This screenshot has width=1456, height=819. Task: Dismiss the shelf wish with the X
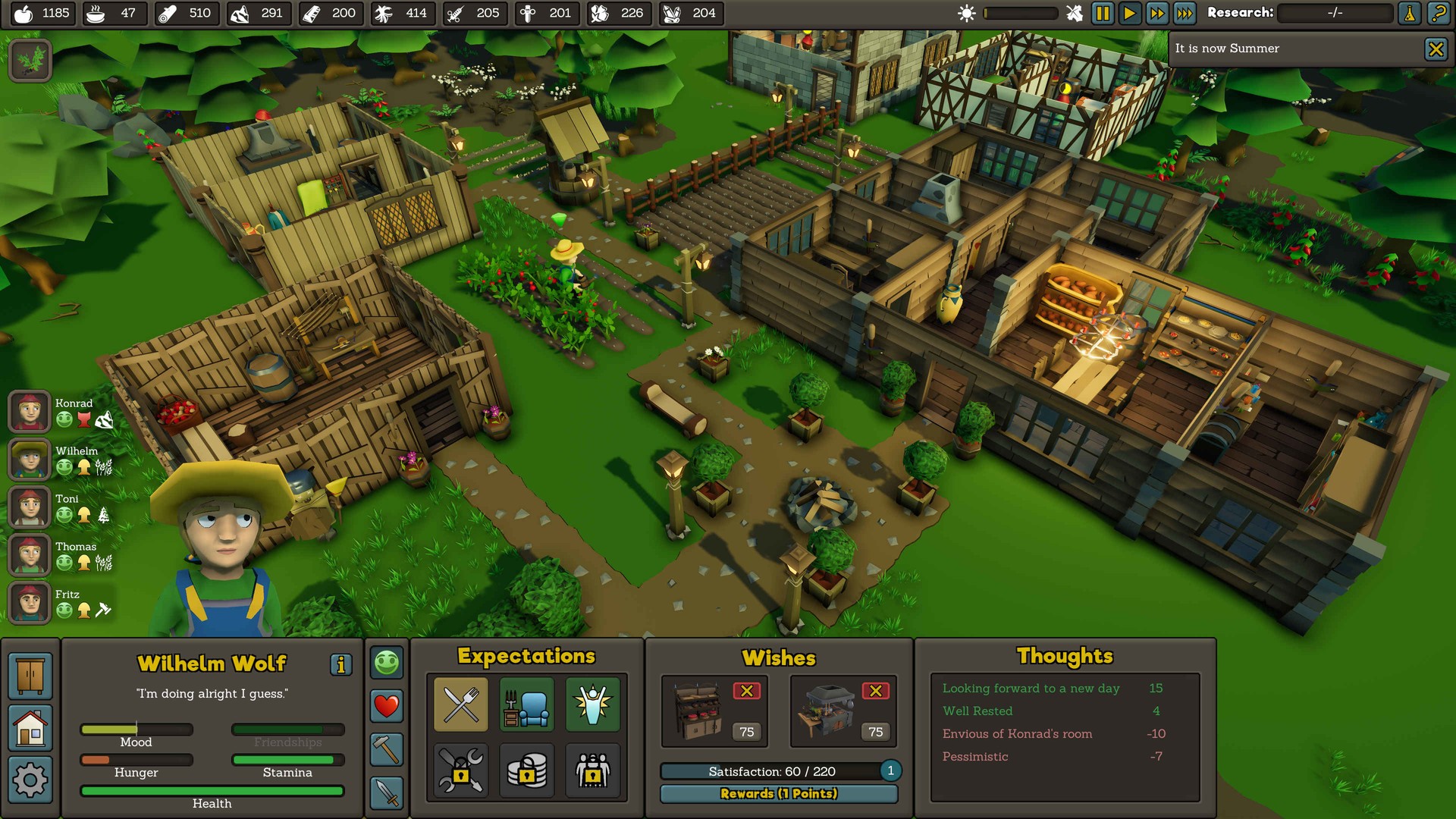coord(748,691)
